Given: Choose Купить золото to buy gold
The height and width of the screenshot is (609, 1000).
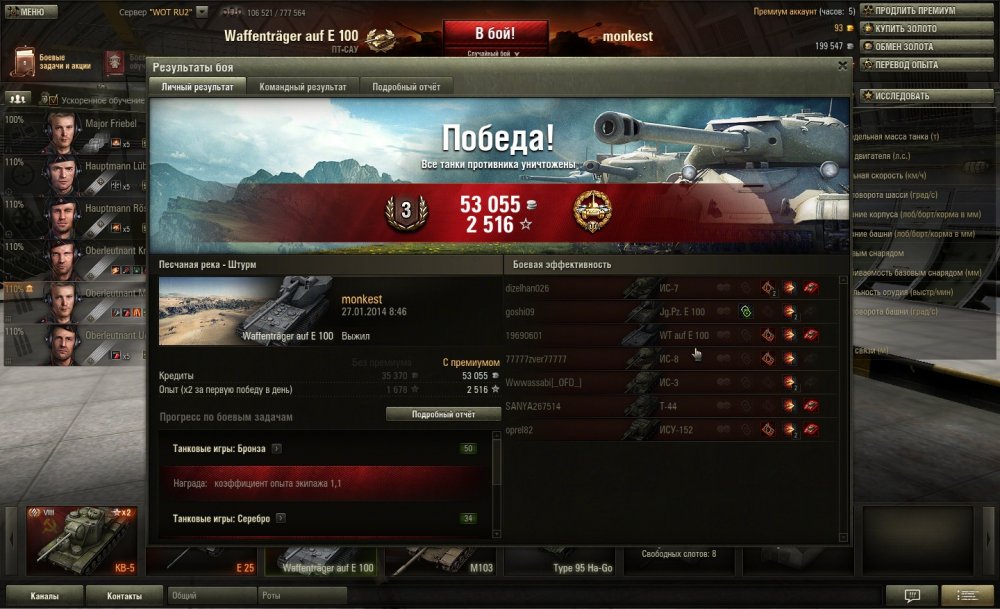Looking at the screenshot, I should (912, 28).
